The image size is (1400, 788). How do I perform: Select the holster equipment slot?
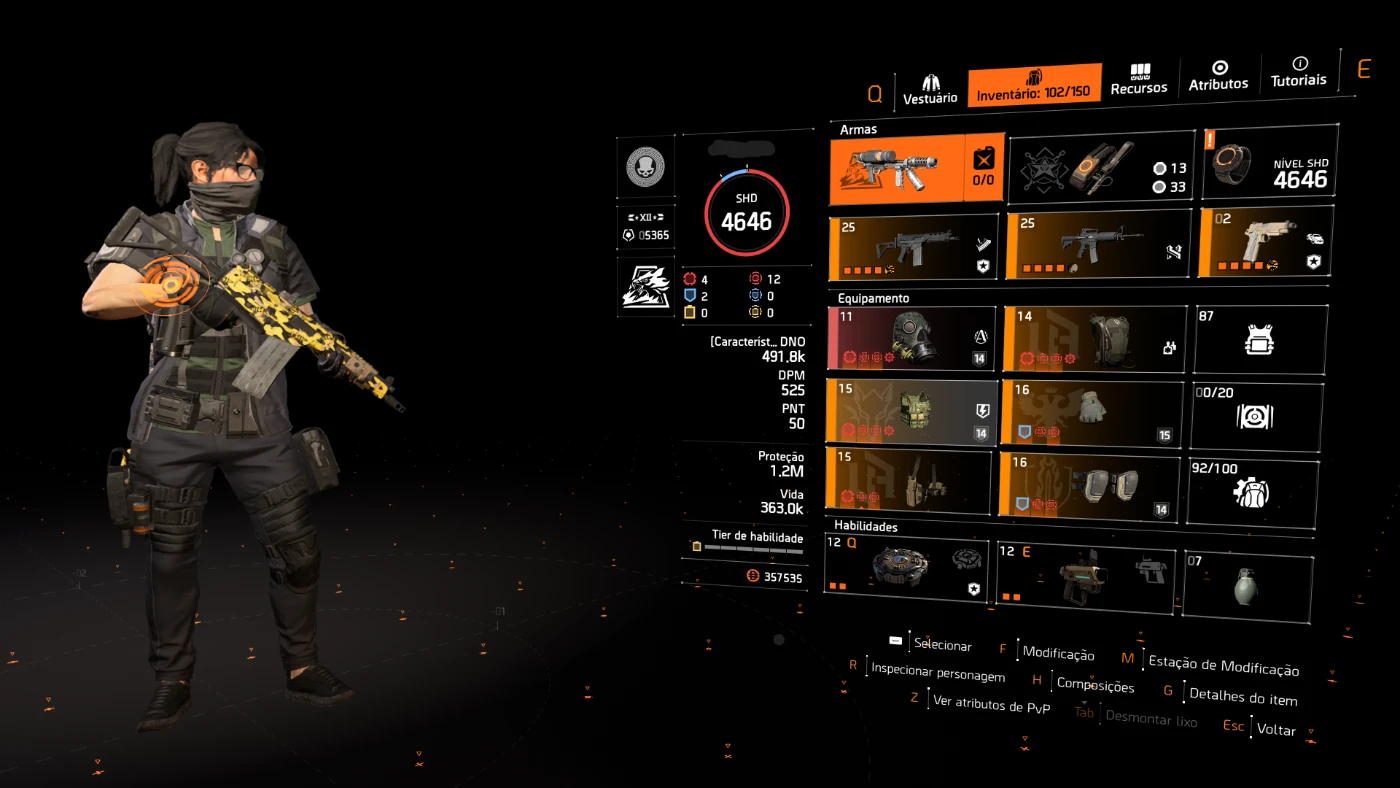click(x=907, y=481)
